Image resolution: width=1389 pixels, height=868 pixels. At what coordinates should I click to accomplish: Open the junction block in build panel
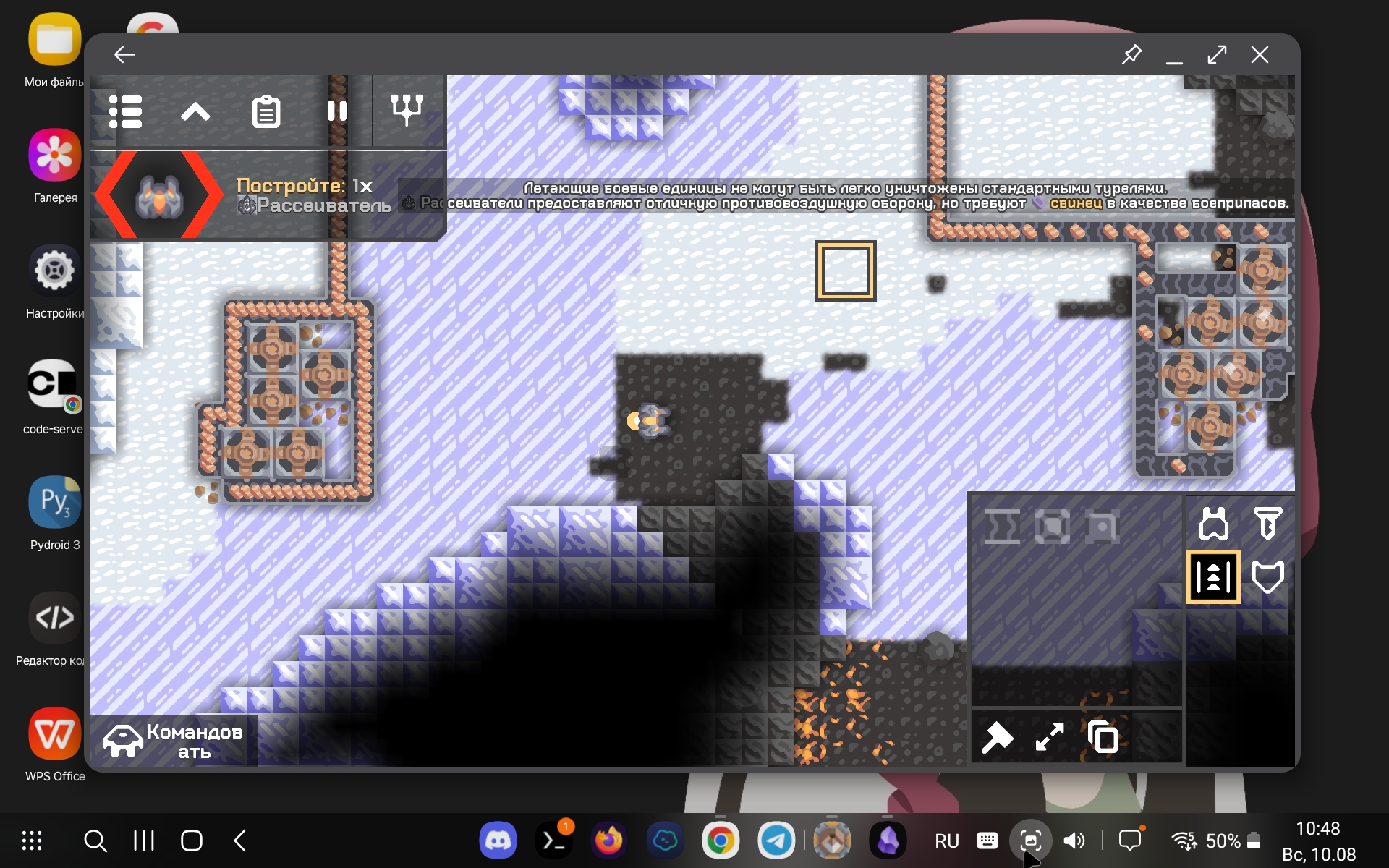[x=1054, y=526]
